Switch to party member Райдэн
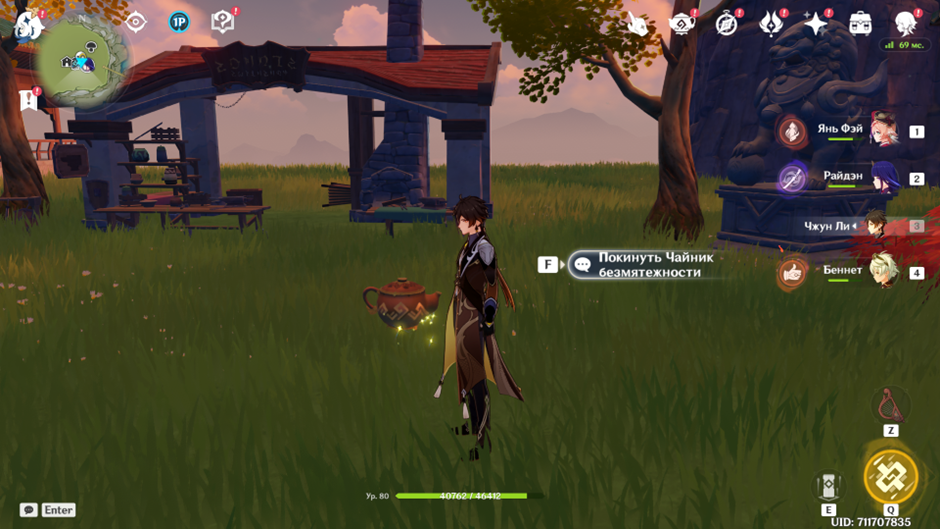Image resolution: width=940 pixels, height=529 pixels. (x=884, y=178)
